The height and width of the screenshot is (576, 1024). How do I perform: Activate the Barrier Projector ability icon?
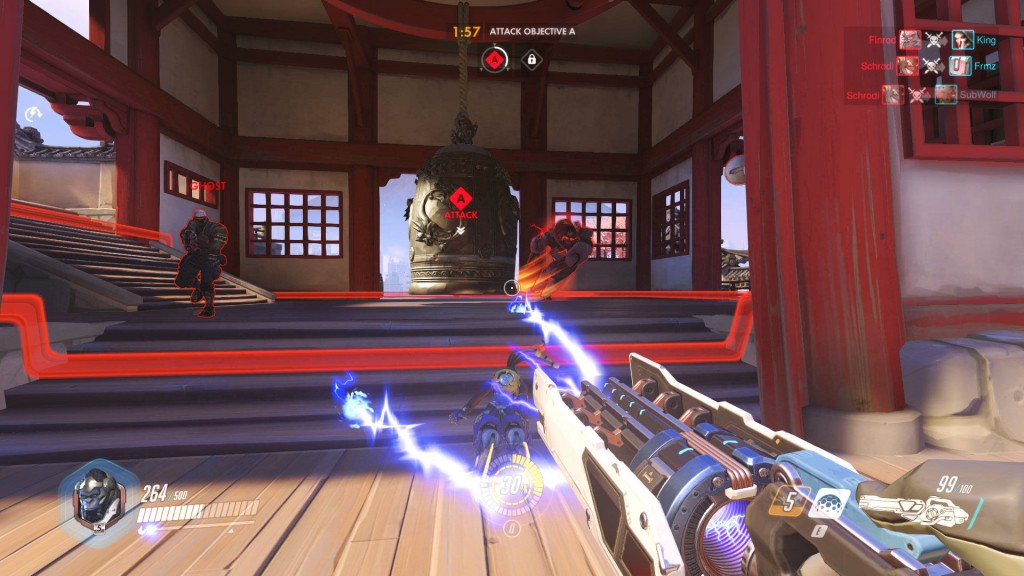pos(829,503)
